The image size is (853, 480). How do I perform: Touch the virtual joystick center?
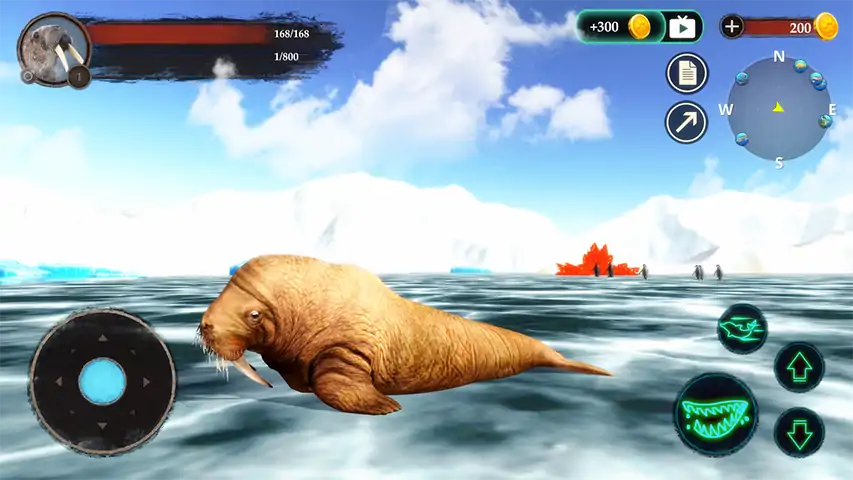point(102,381)
